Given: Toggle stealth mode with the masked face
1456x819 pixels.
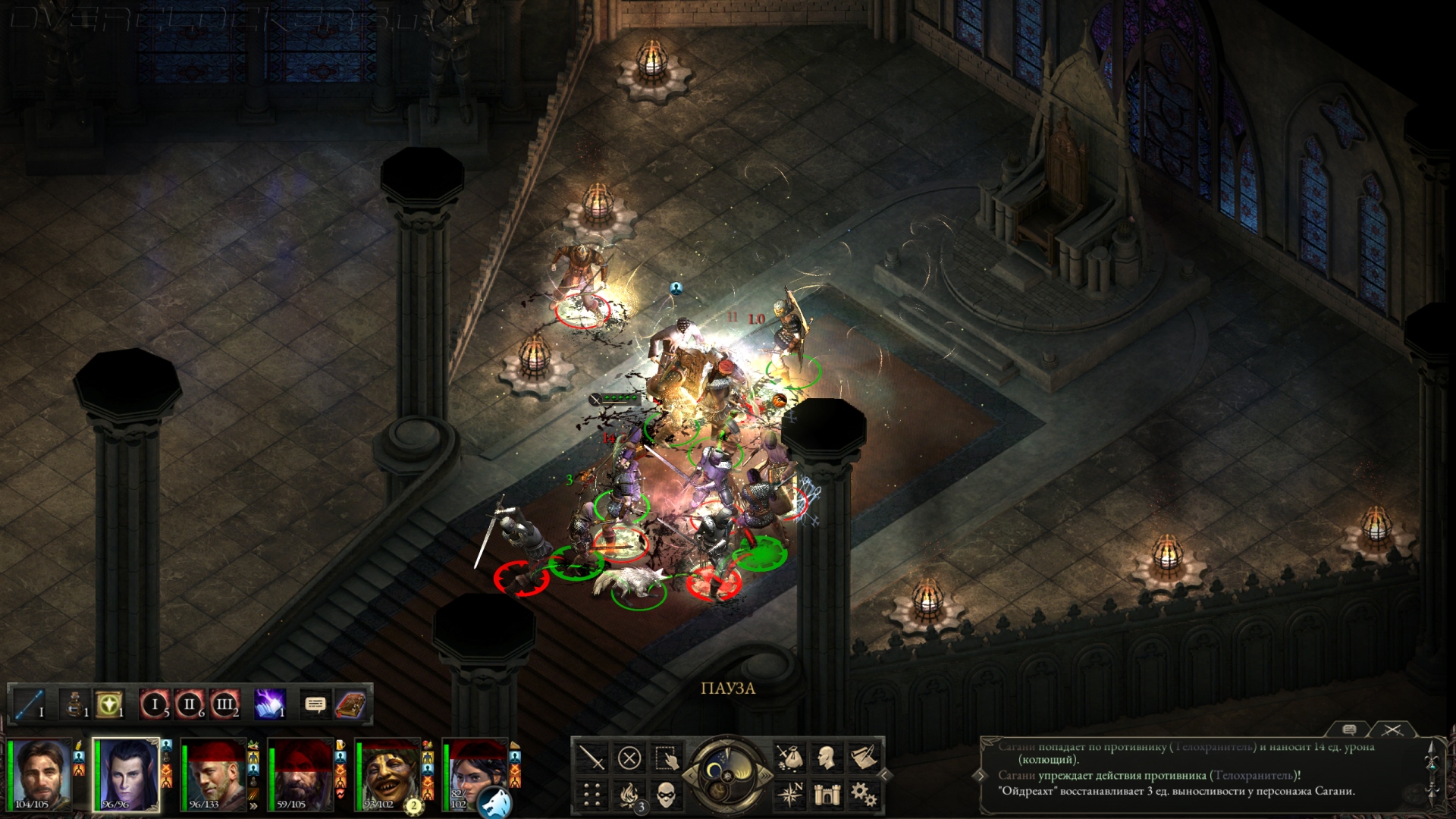Looking at the screenshot, I should coord(667,794).
